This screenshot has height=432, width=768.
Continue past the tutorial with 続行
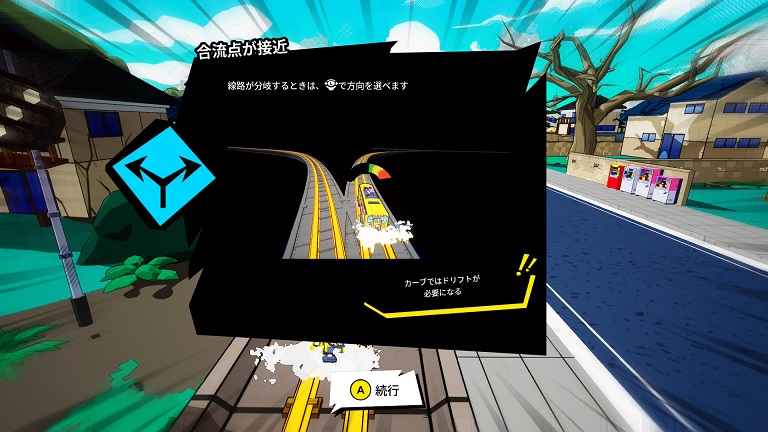pyautogui.click(x=377, y=390)
